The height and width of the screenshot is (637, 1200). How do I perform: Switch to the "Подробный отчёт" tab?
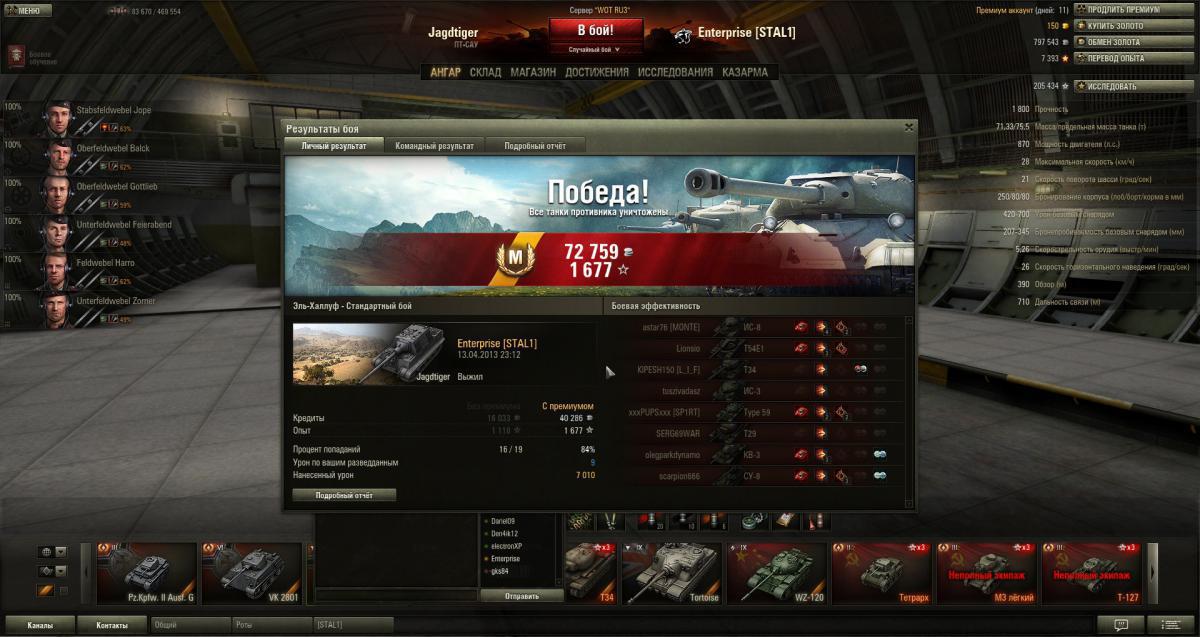pos(535,146)
